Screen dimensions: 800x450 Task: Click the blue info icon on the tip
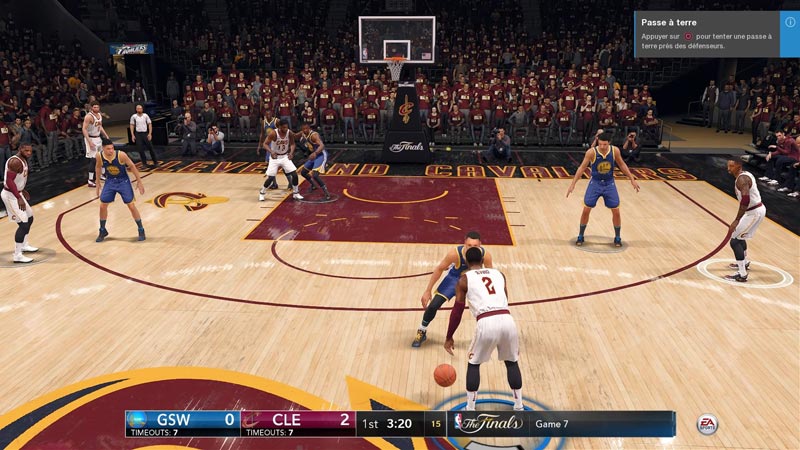[x=790, y=21]
